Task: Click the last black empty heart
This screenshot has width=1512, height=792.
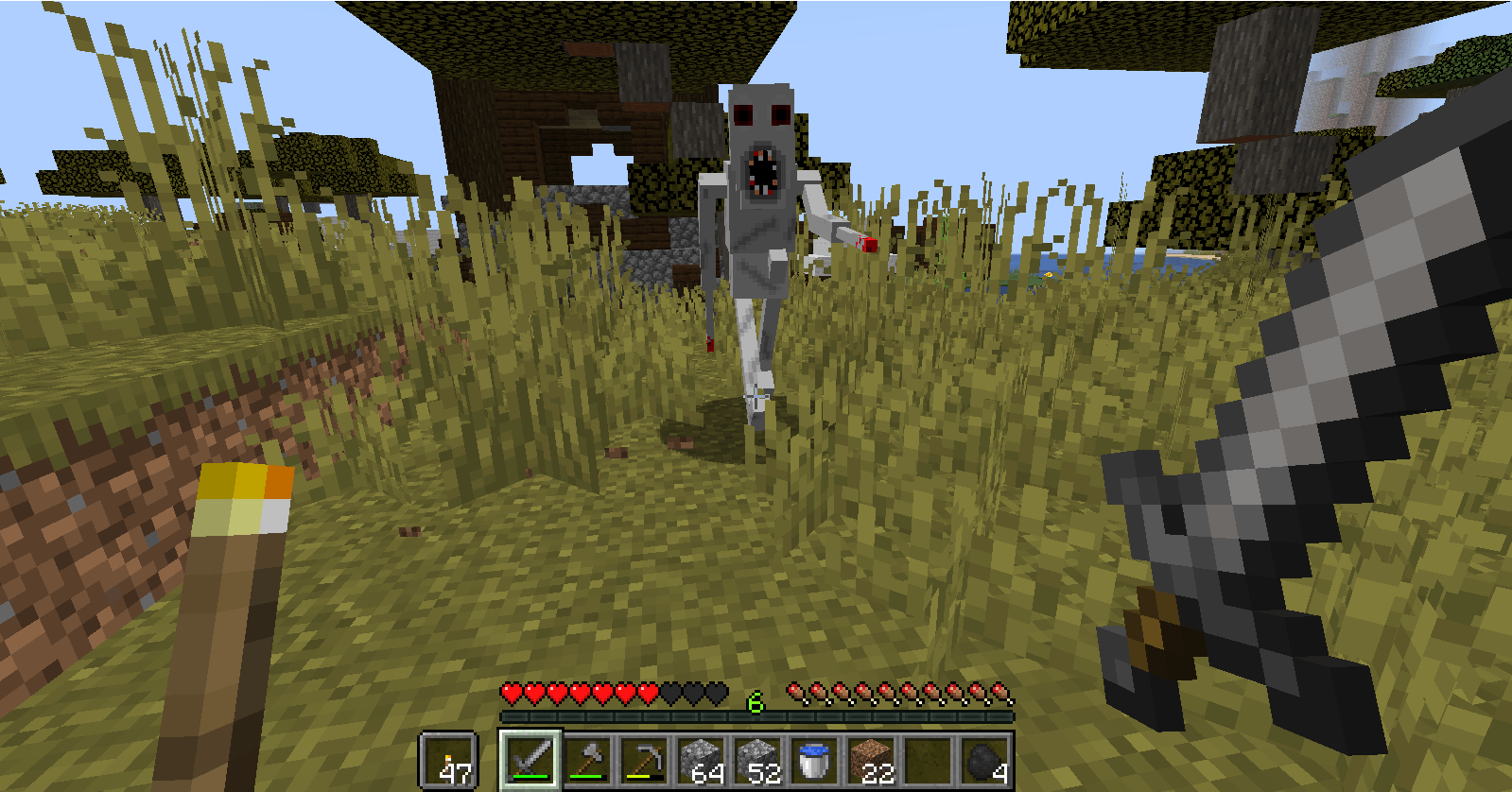Action: coord(716,694)
